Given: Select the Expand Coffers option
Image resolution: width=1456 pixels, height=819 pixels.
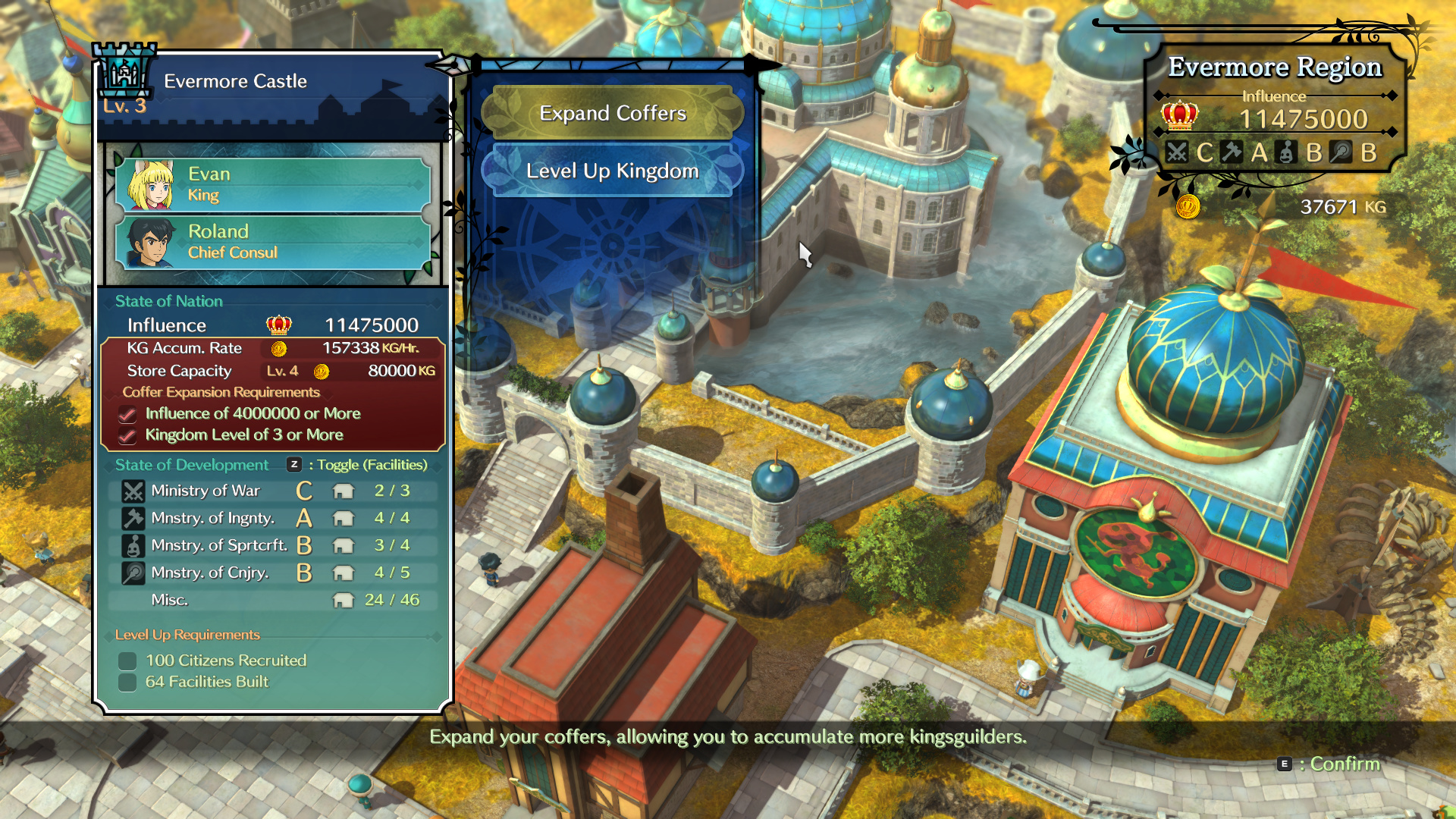Looking at the screenshot, I should point(613,113).
